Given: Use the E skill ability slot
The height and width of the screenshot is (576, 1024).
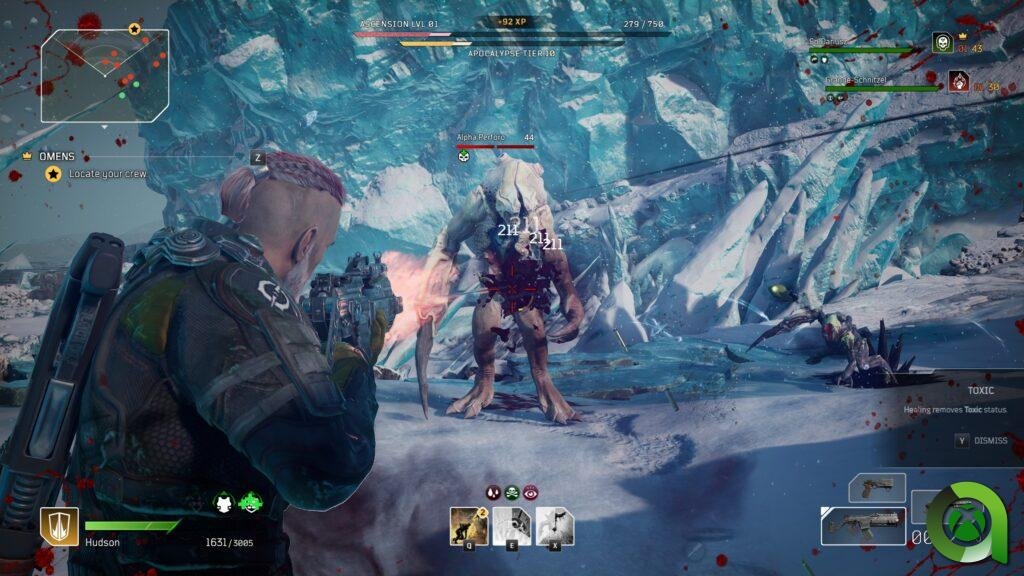Looking at the screenshot, I should 512,526.
